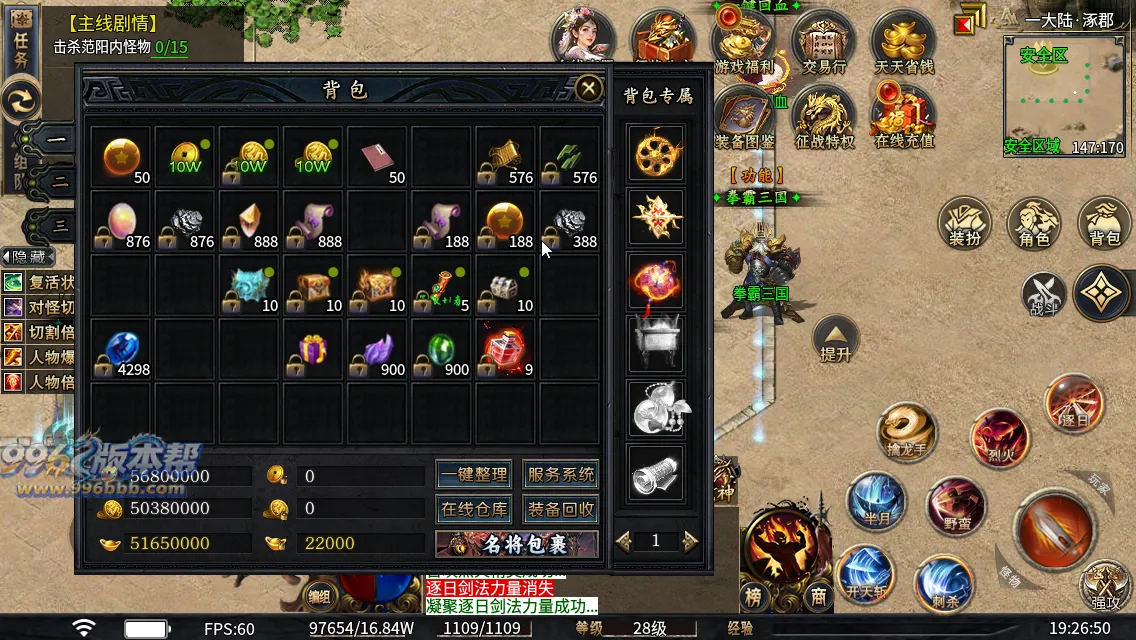Select the red book item slot

(377, 157)
